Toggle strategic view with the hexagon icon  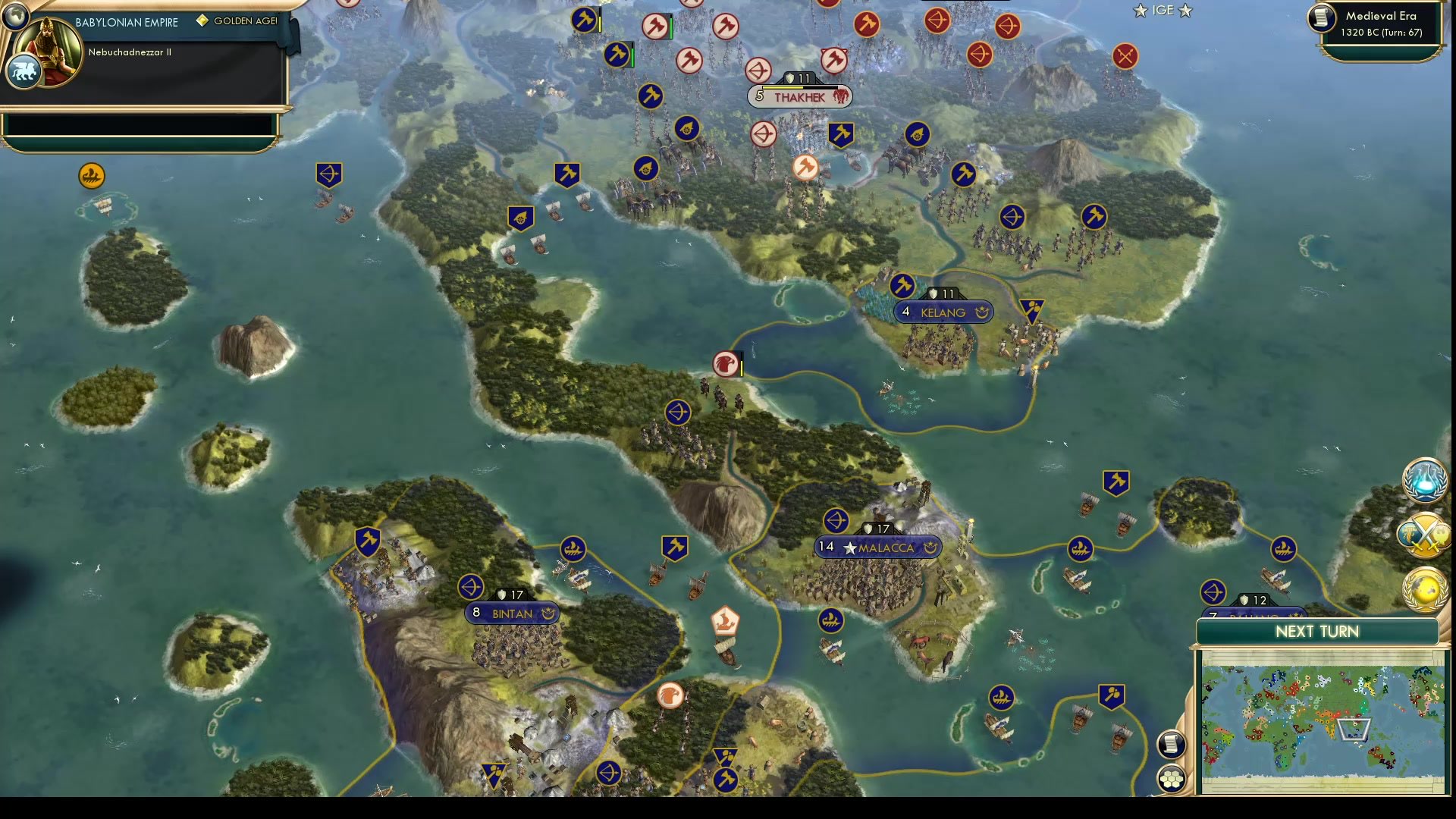click(1172, 777)
